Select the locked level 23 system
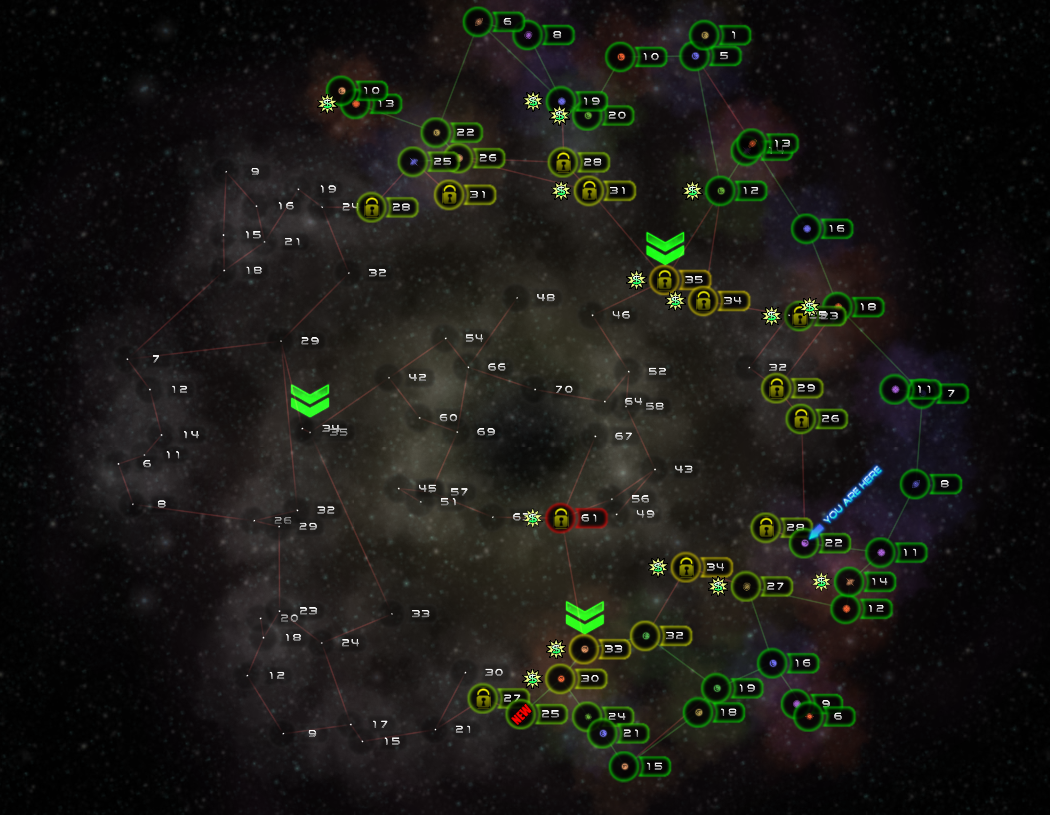Image resolution: width=1050 pixels, height=815 pixels. click(x=799, y=316)
